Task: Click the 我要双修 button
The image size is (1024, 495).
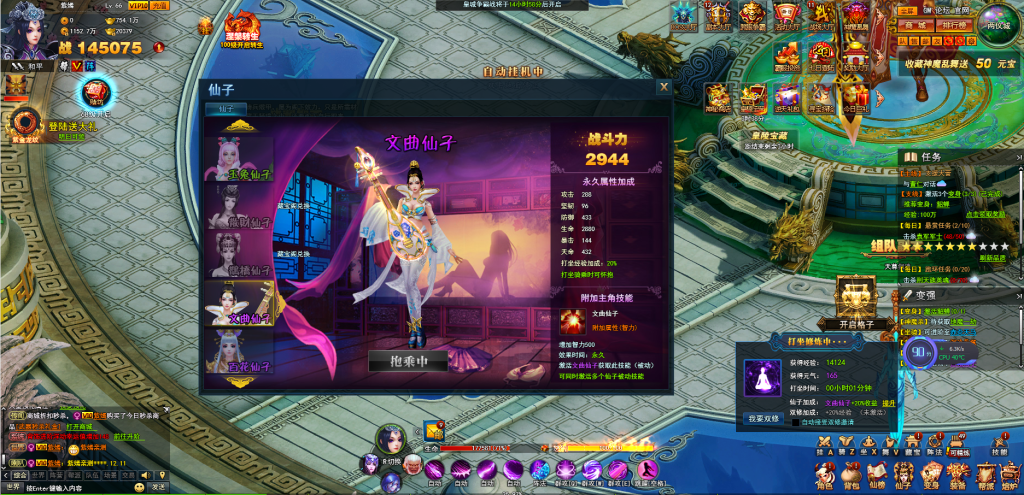Action: pos(763,418)
